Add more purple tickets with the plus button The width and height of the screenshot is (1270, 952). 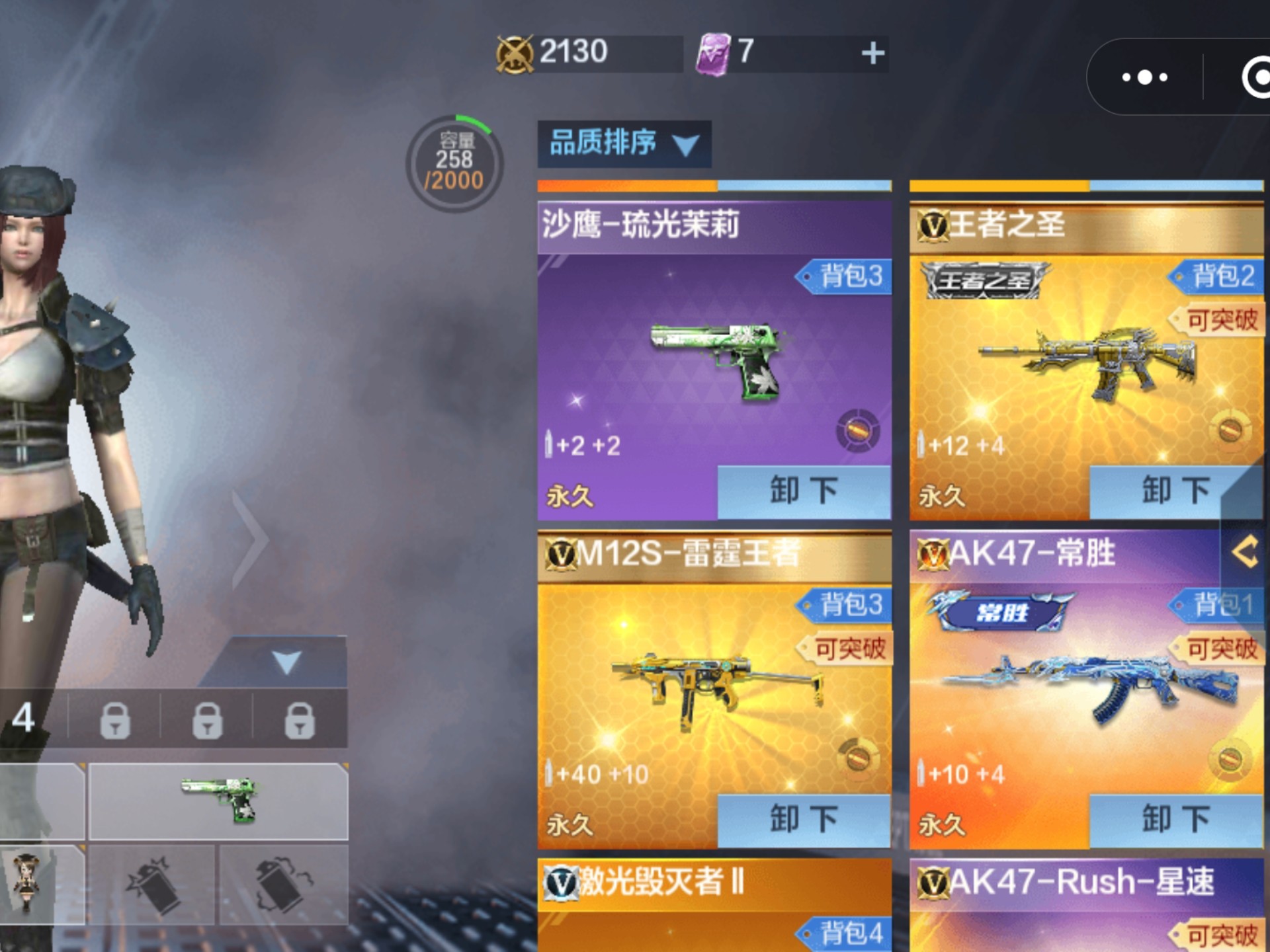[872, 53]
